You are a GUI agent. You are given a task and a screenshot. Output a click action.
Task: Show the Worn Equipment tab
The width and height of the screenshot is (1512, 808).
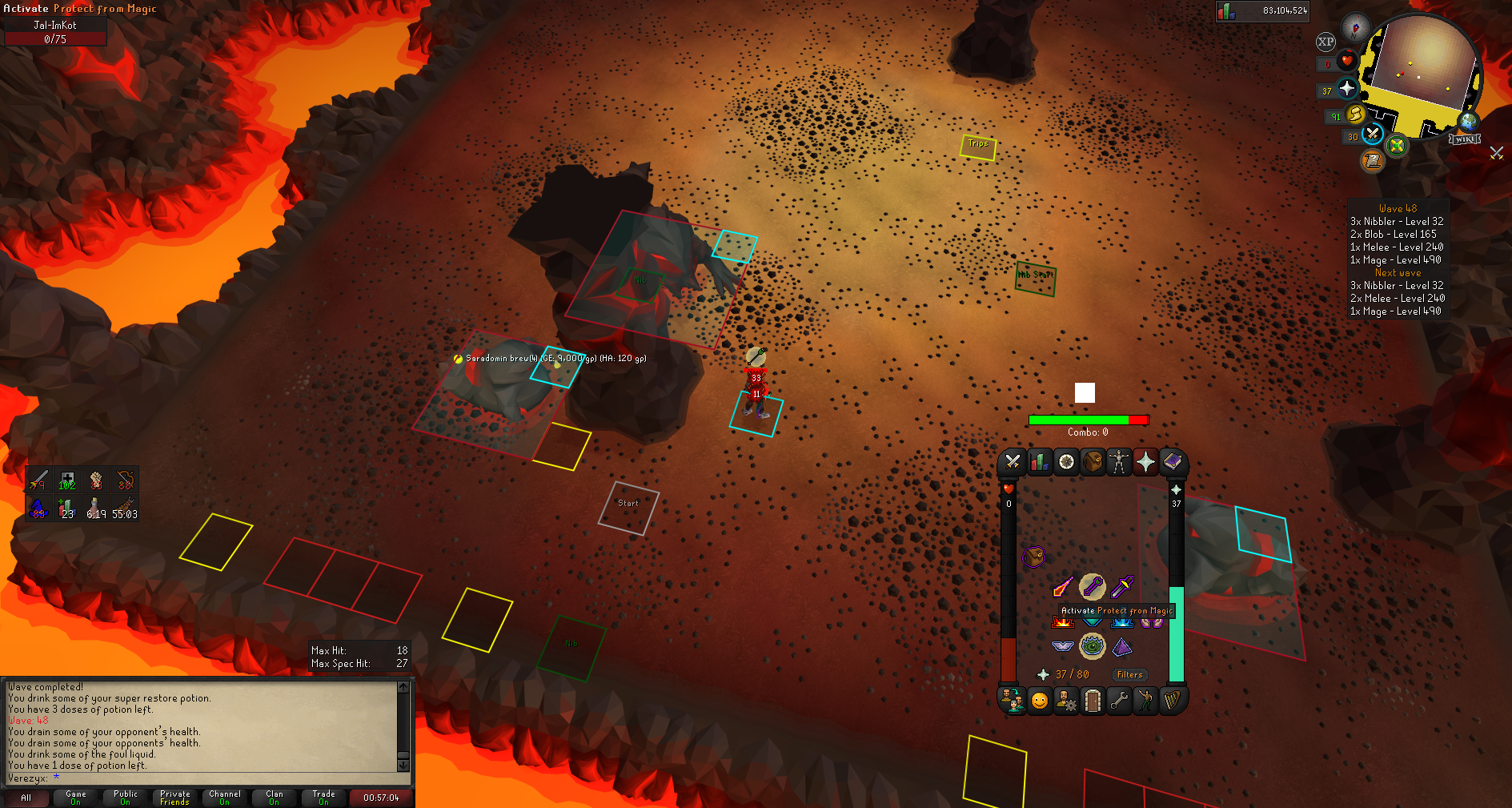pos(1119,462)
